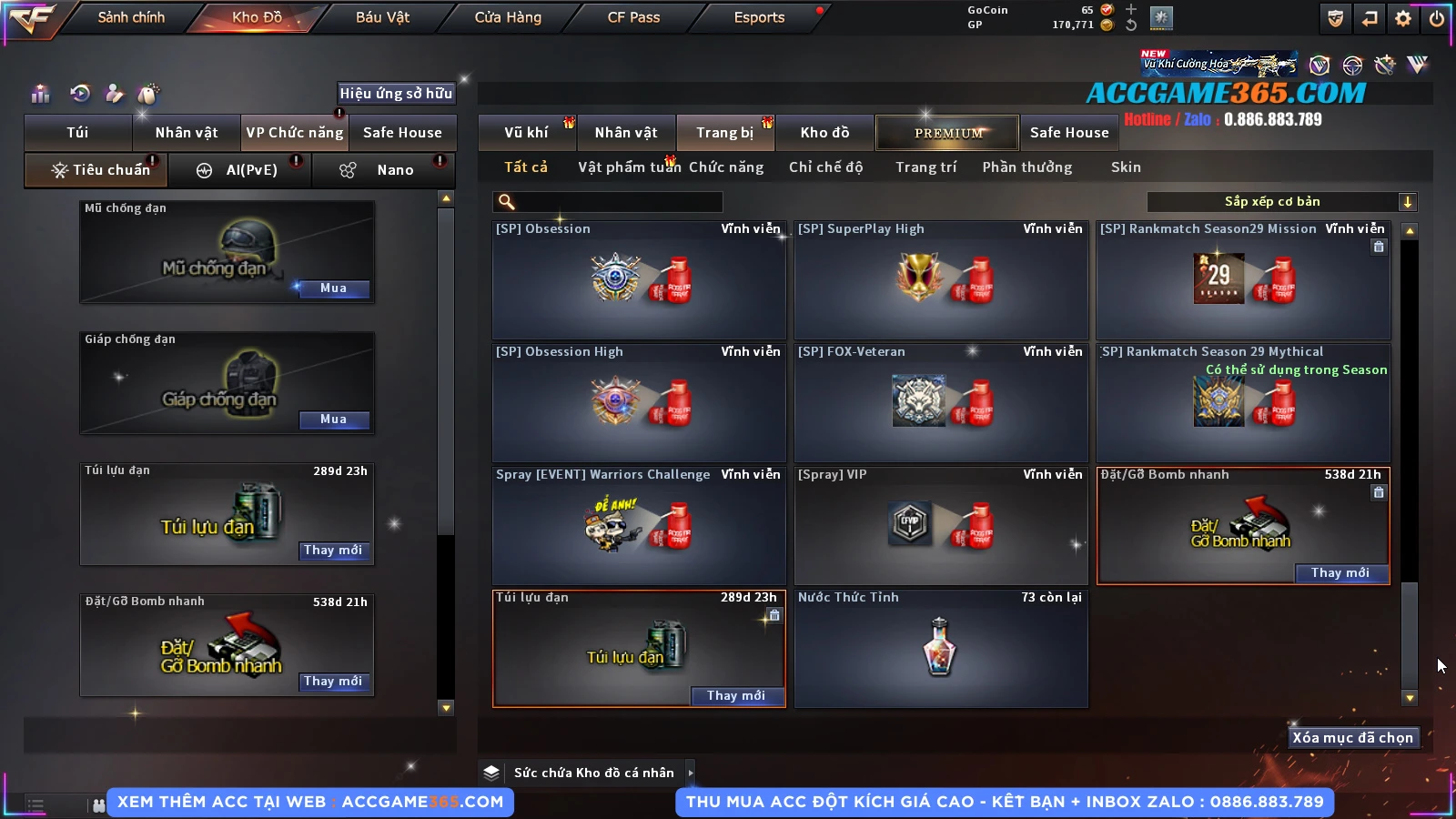Go to the Cửa Hàng shop
Viewport: 1456px width, 819px height.
[508, 17]
